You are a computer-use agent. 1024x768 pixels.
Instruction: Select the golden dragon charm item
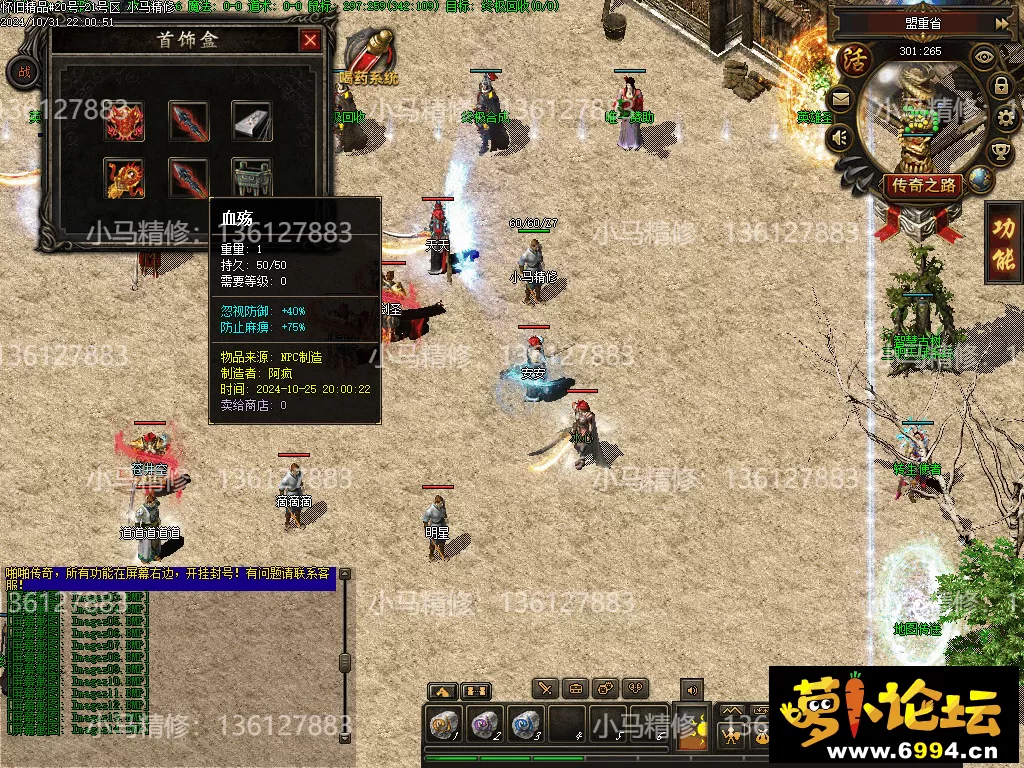(125, 178)
